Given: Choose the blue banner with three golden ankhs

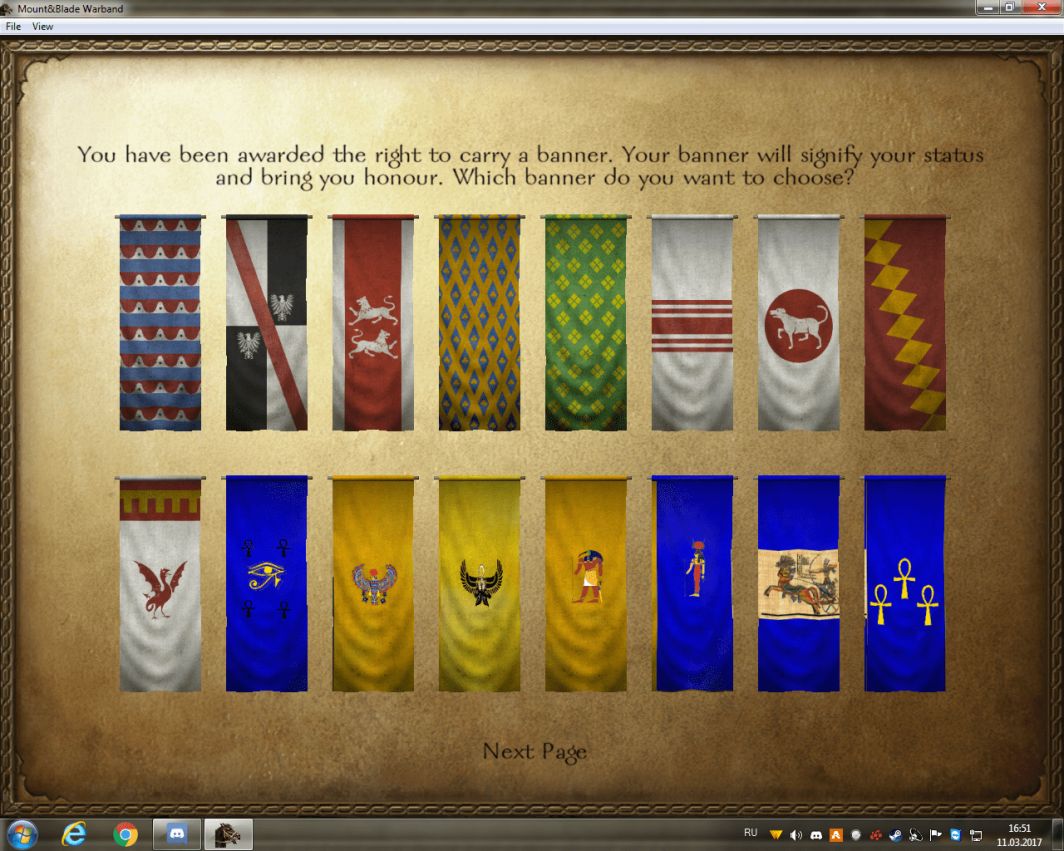Looking at the screenshot, I should (x=905, y=584).
